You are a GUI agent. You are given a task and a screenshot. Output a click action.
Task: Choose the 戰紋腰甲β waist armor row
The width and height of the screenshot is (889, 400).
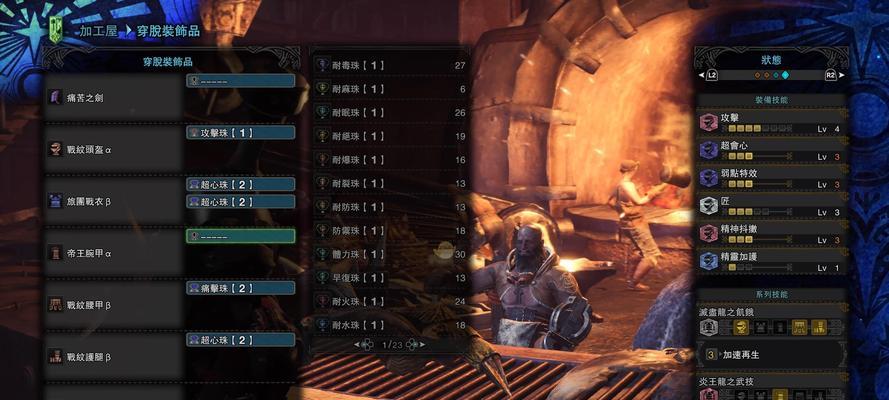point(110,303)
